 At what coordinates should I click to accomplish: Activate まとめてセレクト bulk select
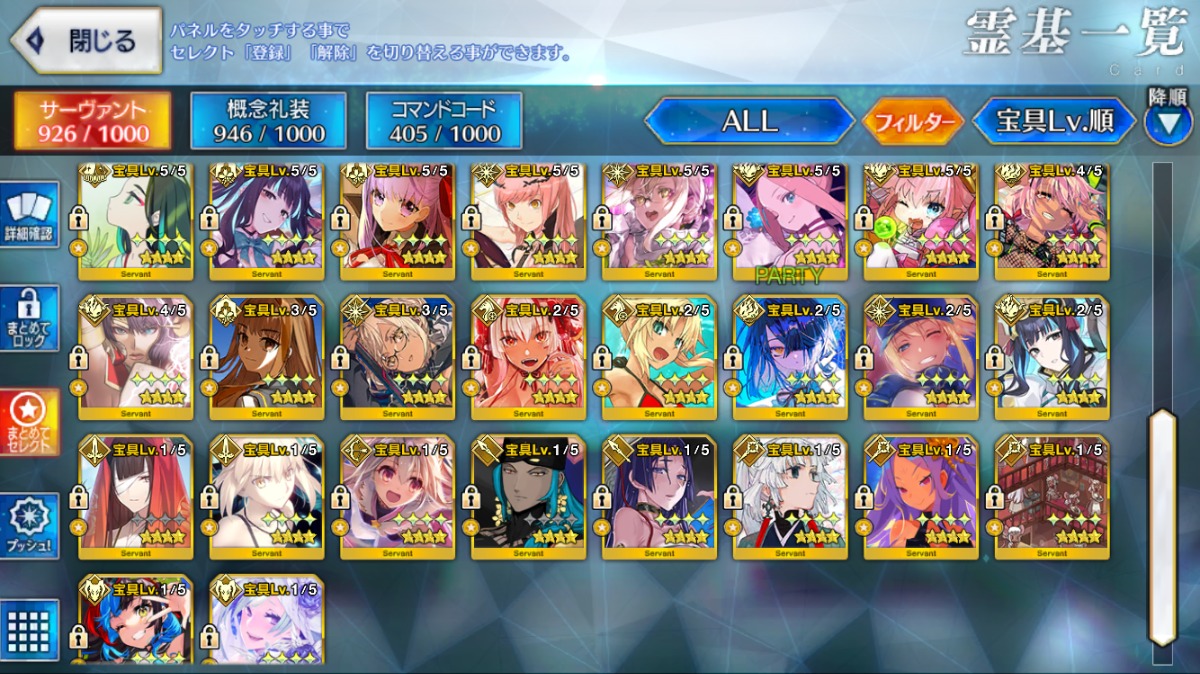pyautogui.click(x=32, y=421)
